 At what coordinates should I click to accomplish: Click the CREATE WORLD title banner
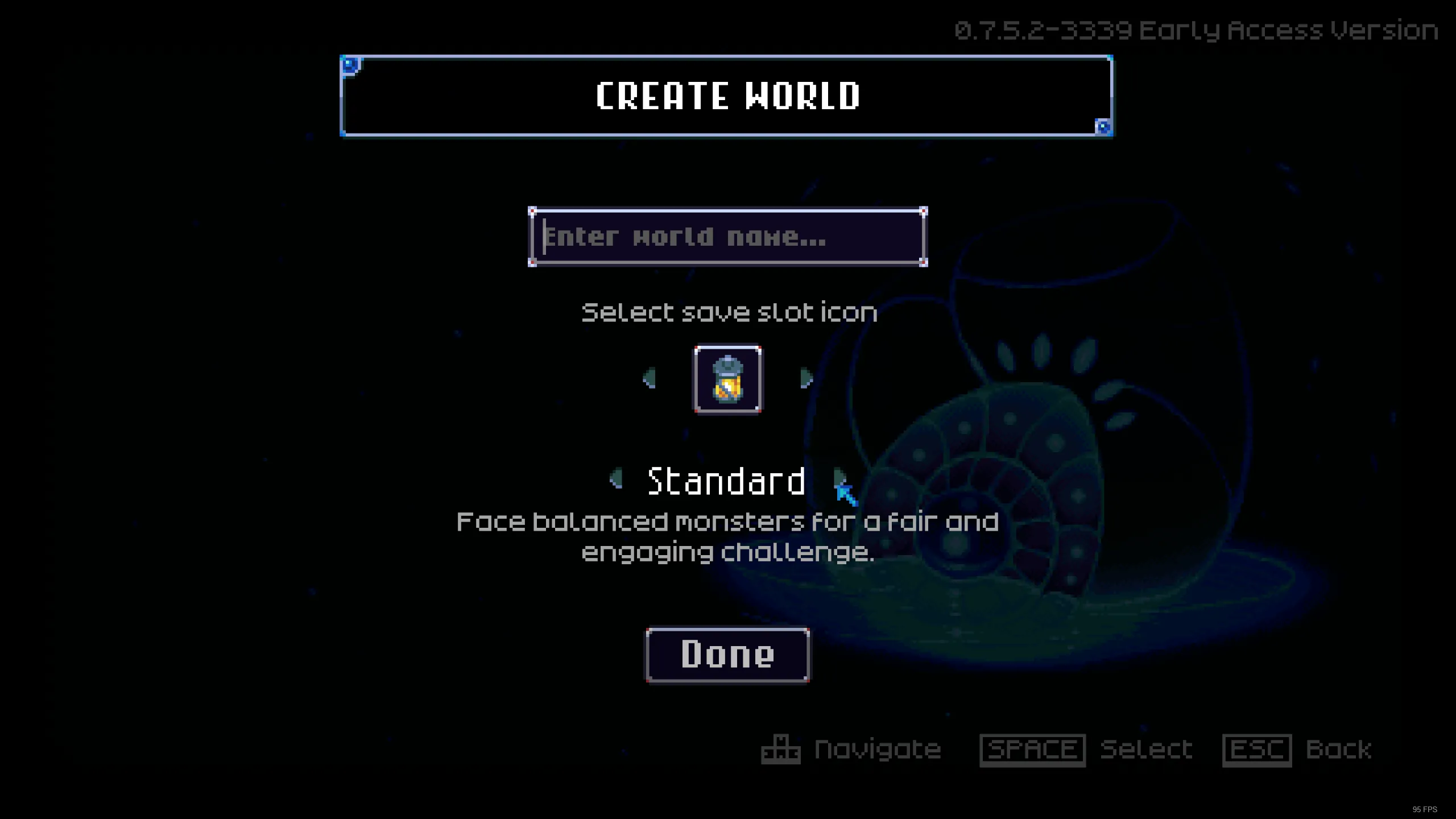coord(728,97)
